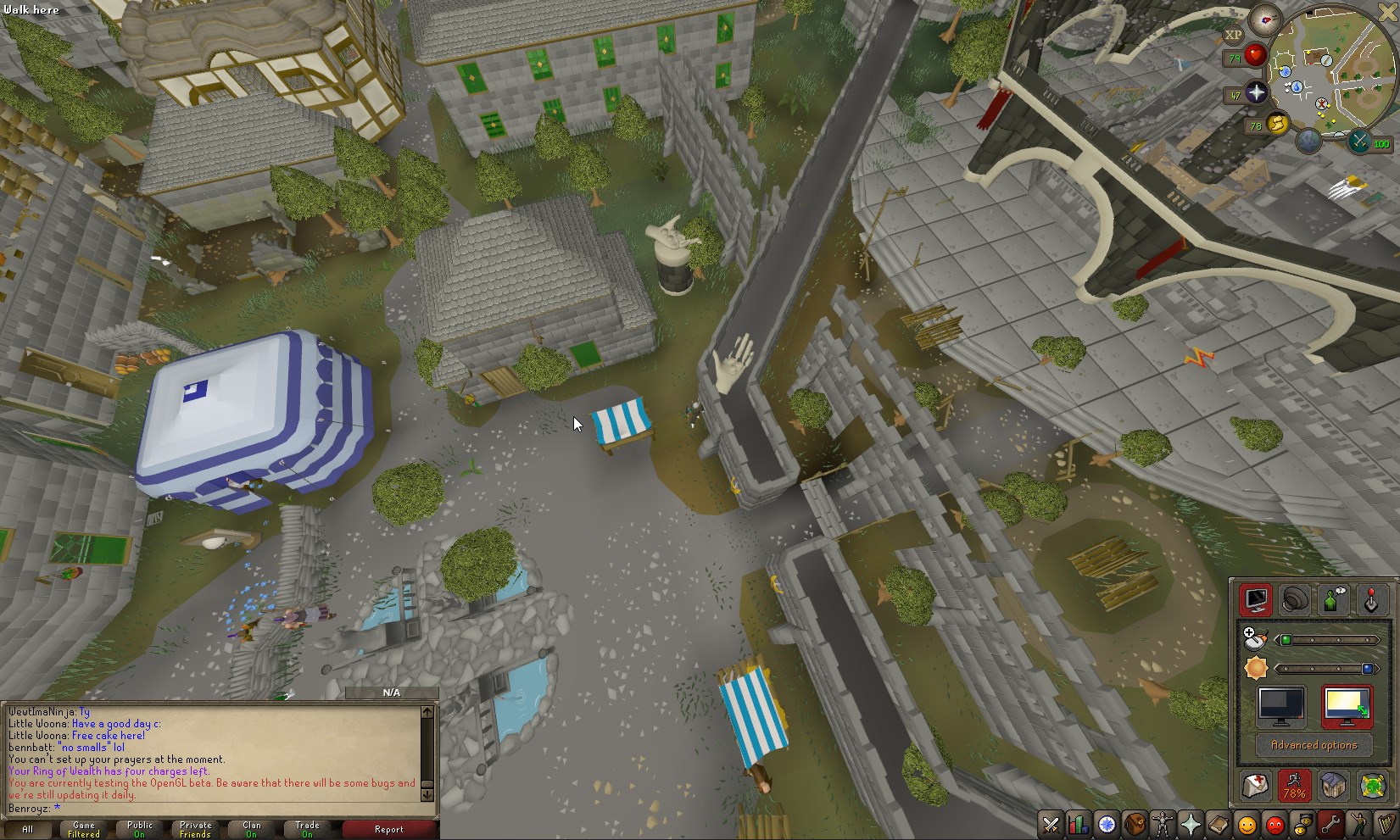
Task: Open the spellbook tab
Action: [x=1218, y=824]
